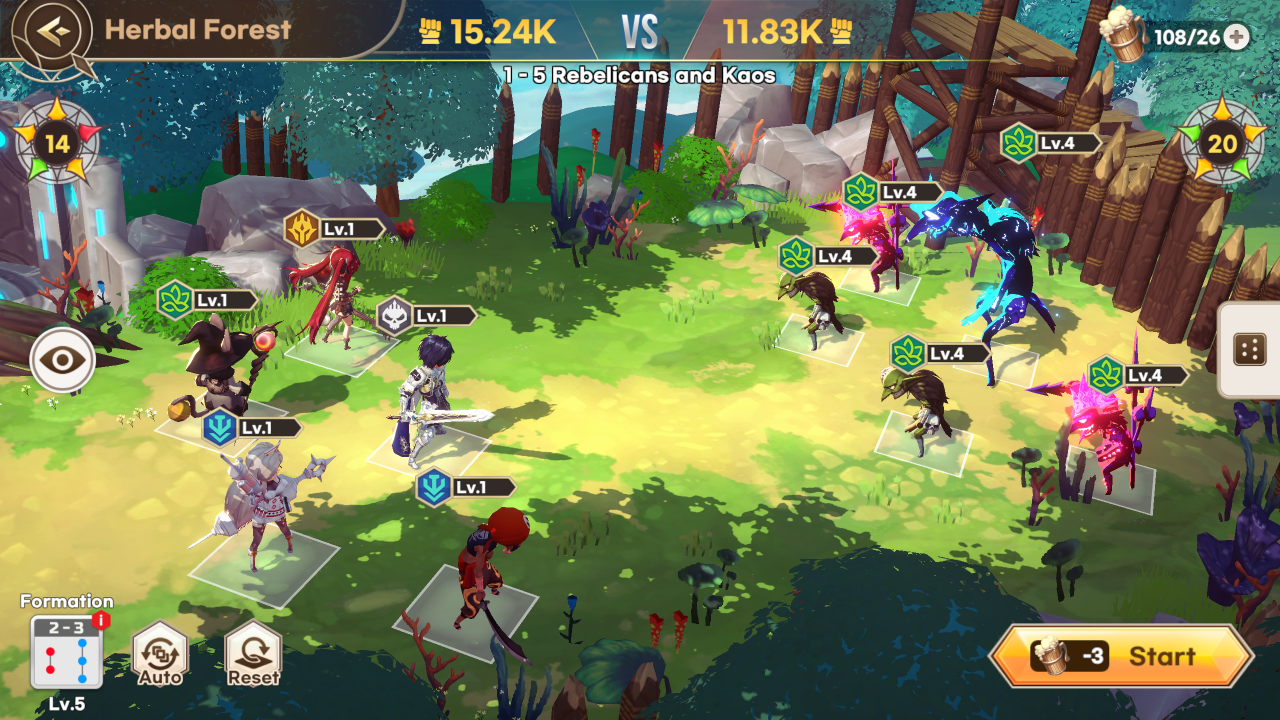Screen dimensions: 1280x720
Task: Select the white-haired hero on the tile
Action: [x=262, y=505]
